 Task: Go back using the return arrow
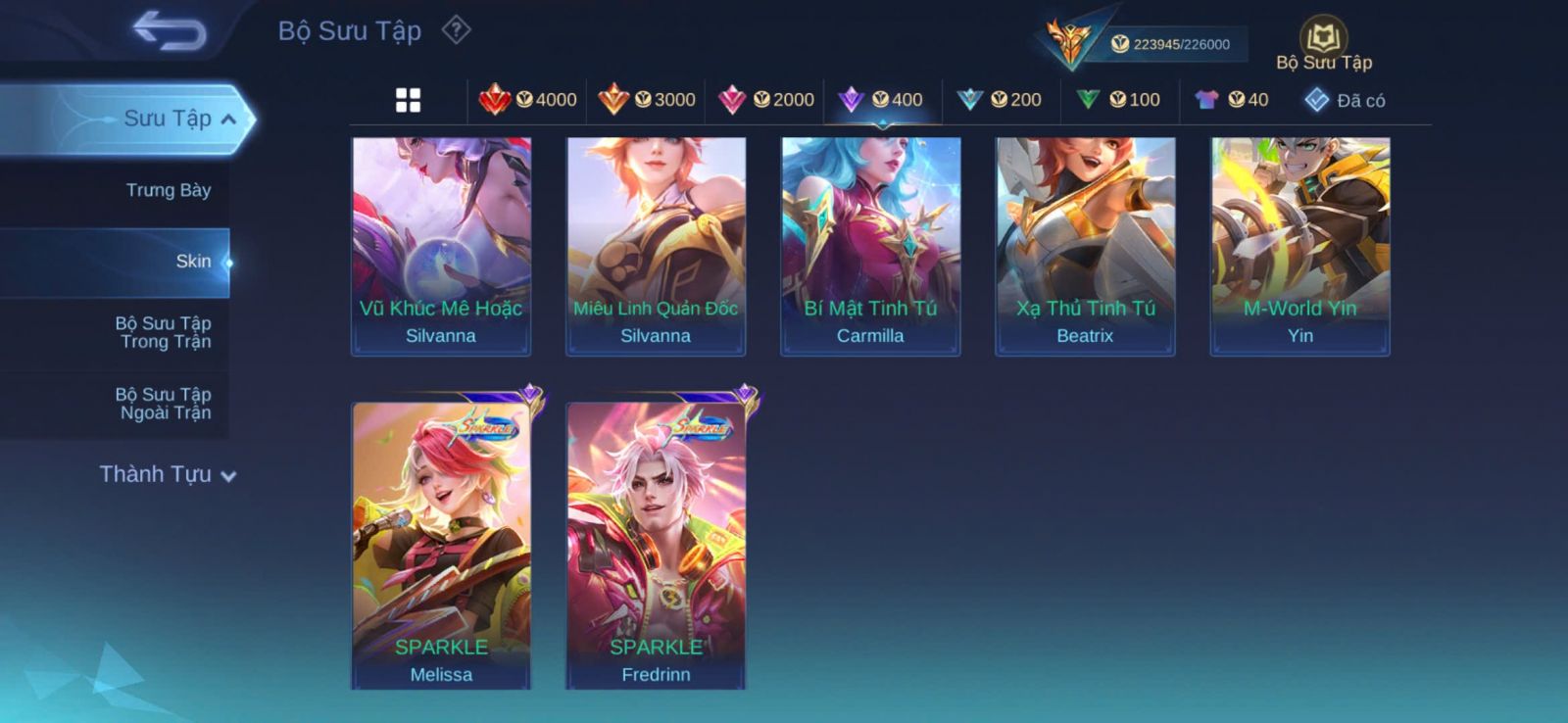170,29
